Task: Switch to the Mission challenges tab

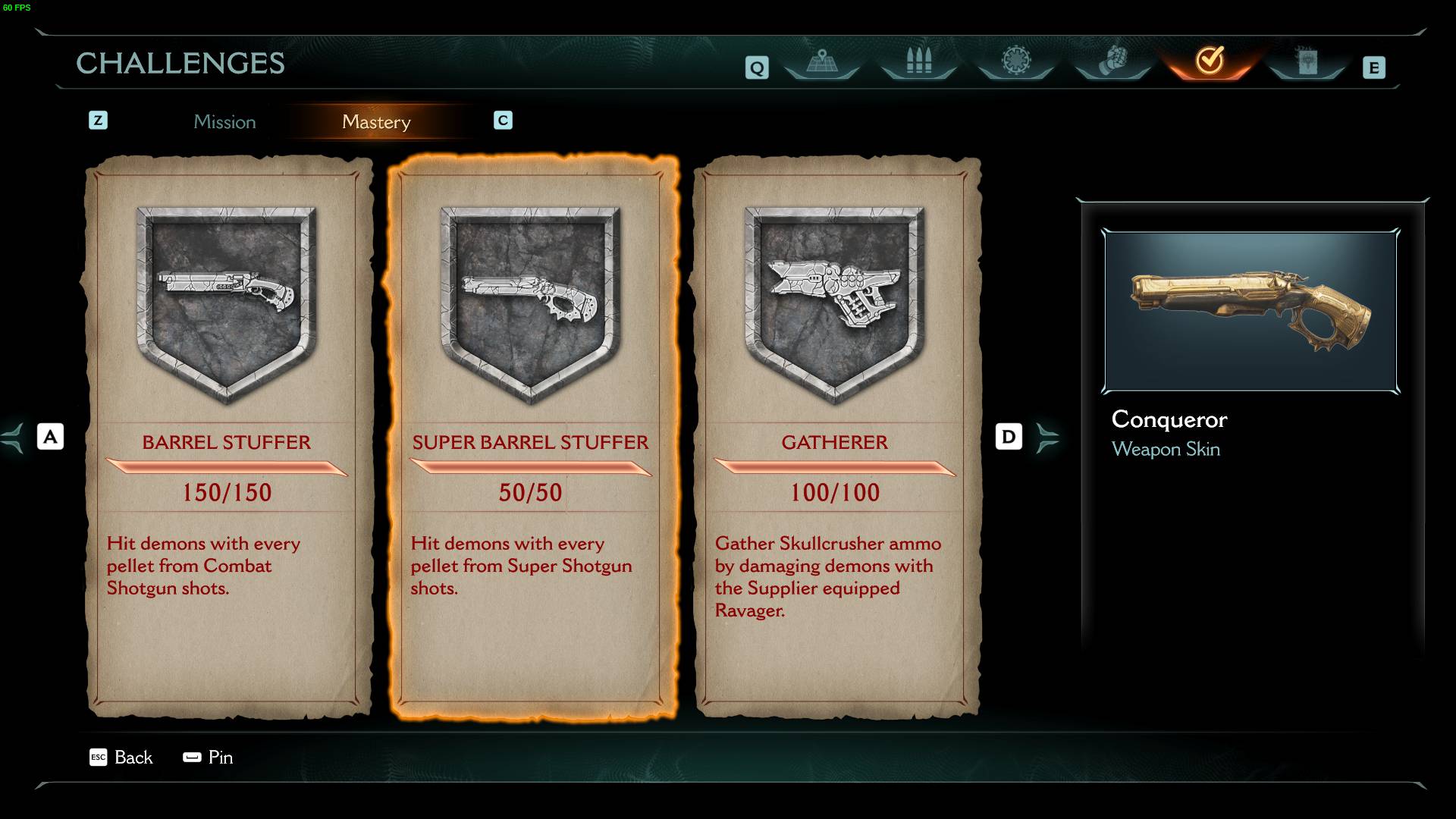Action: pos(224,122)
